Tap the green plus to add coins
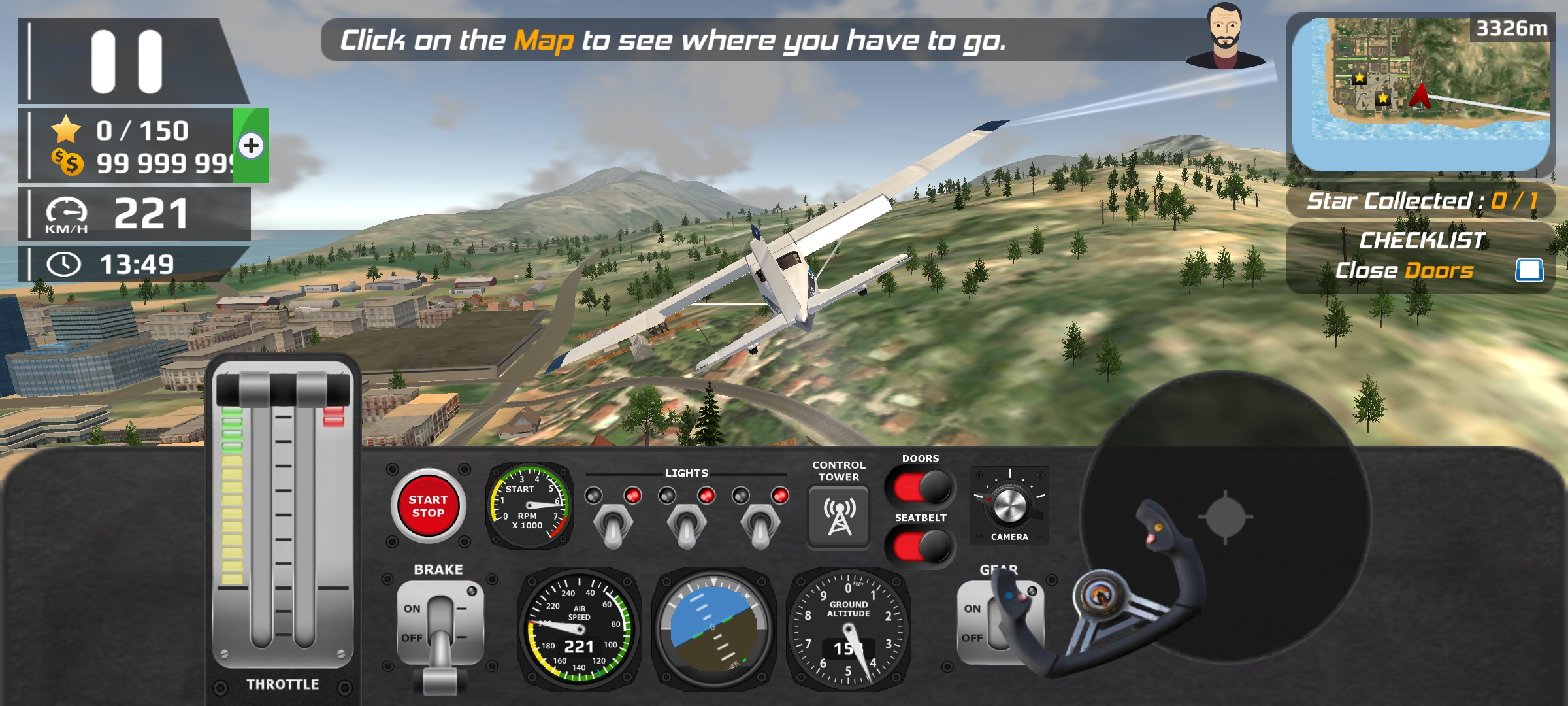The image size is (1568, 706). point(252,145)
